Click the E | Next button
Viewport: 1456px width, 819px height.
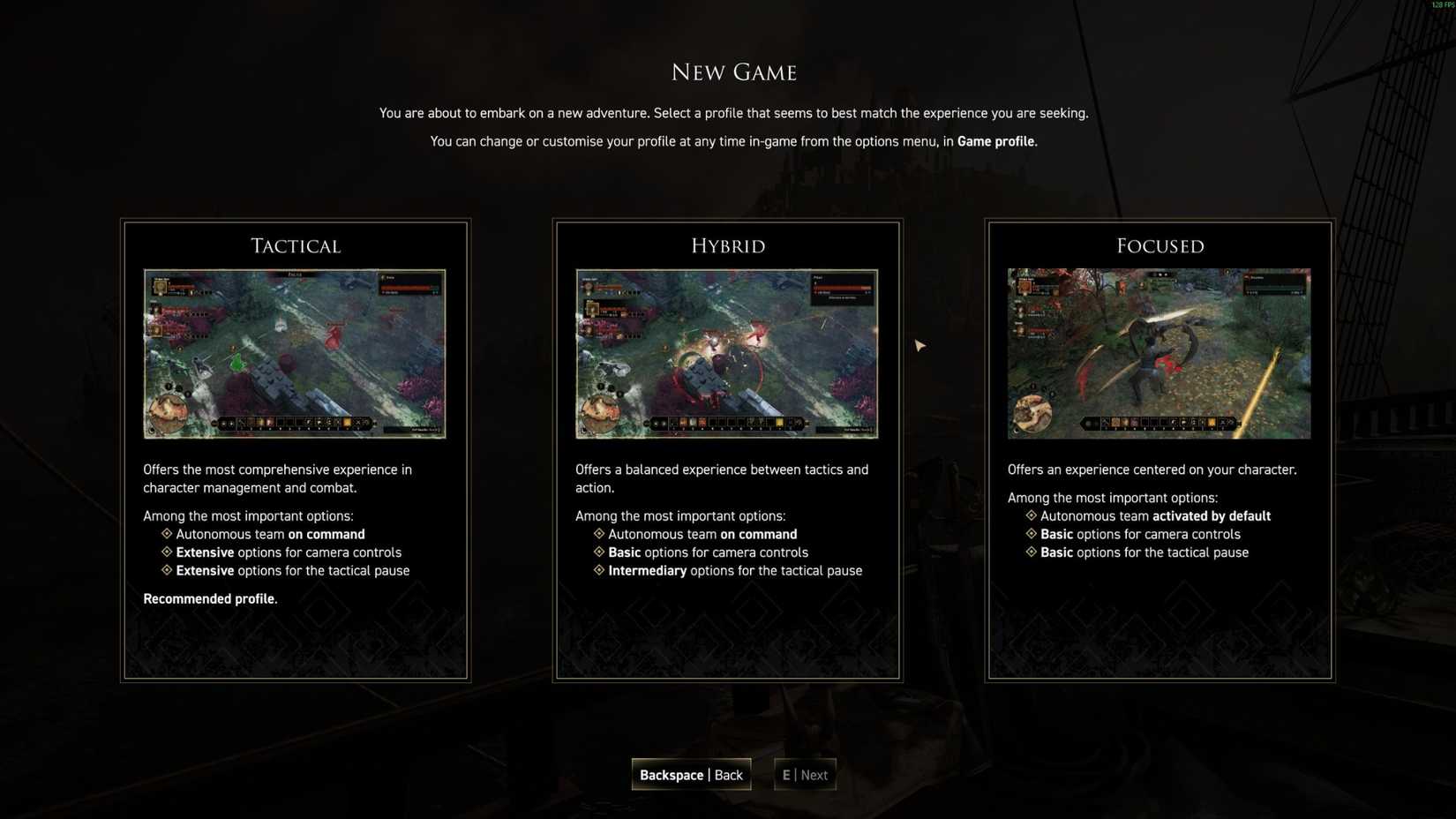(804, 774)
